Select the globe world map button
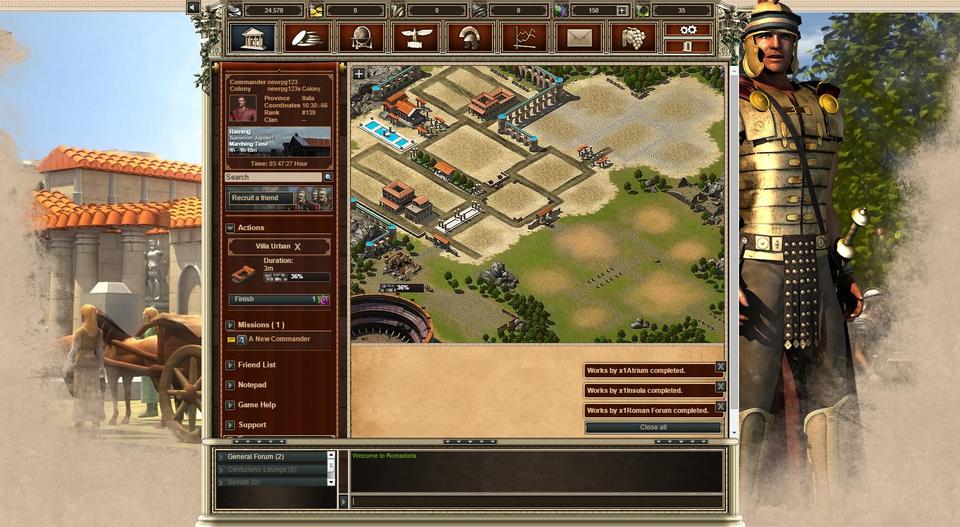 (x=361, y=38)
